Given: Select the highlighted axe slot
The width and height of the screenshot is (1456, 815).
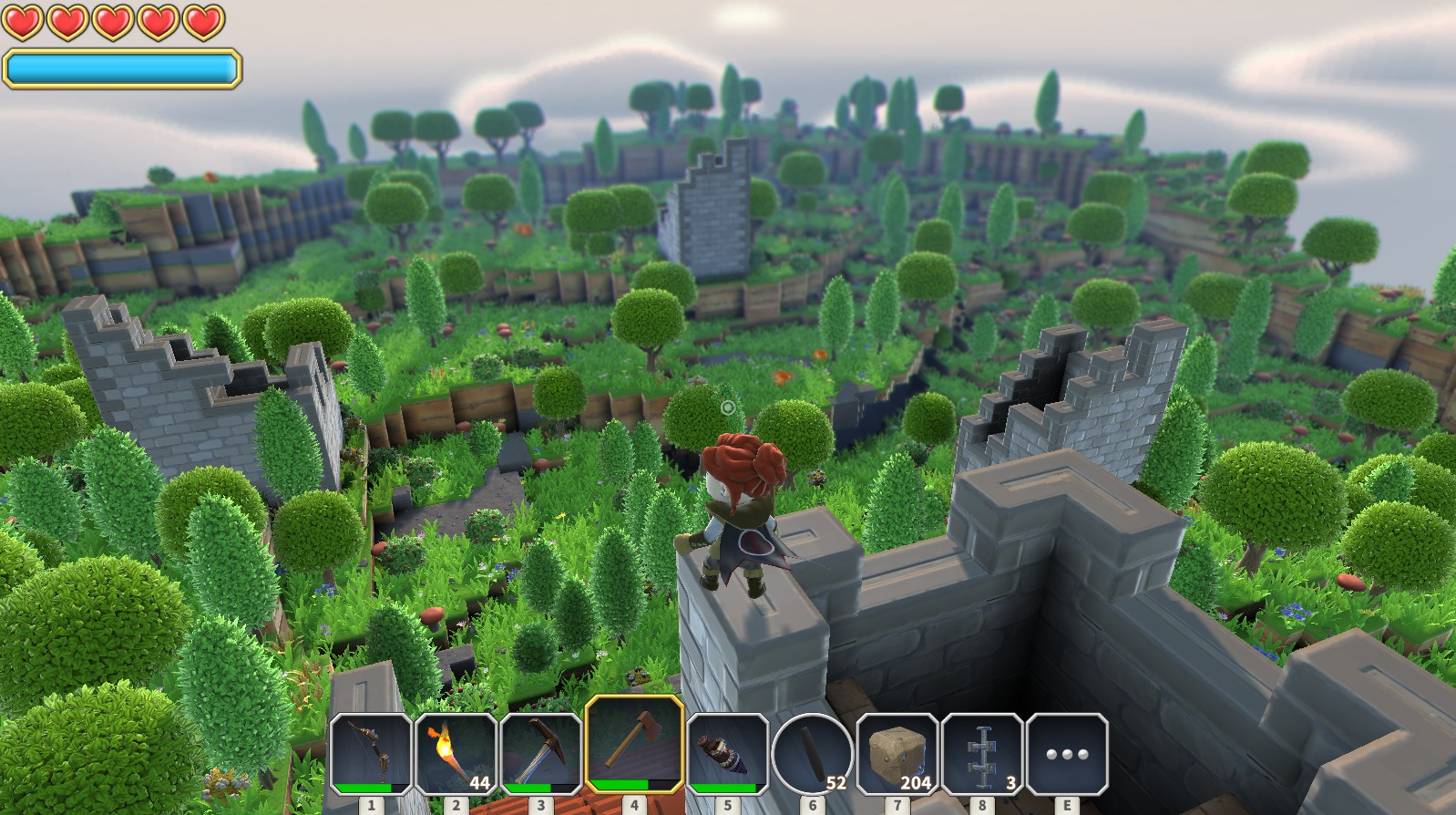Looking at the screenshot, I should tap(634, 745).
